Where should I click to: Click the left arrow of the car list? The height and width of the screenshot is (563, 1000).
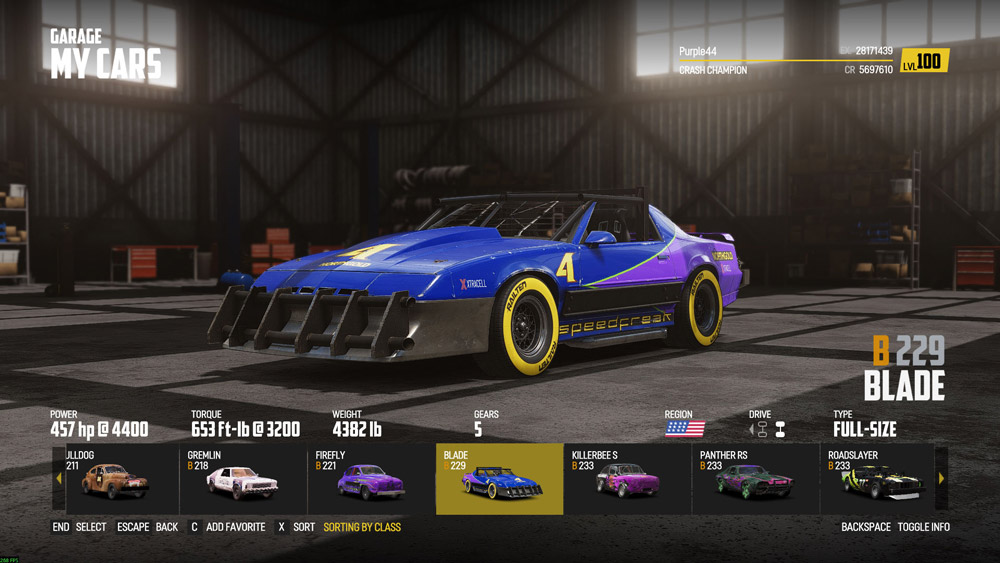(59, 479)
